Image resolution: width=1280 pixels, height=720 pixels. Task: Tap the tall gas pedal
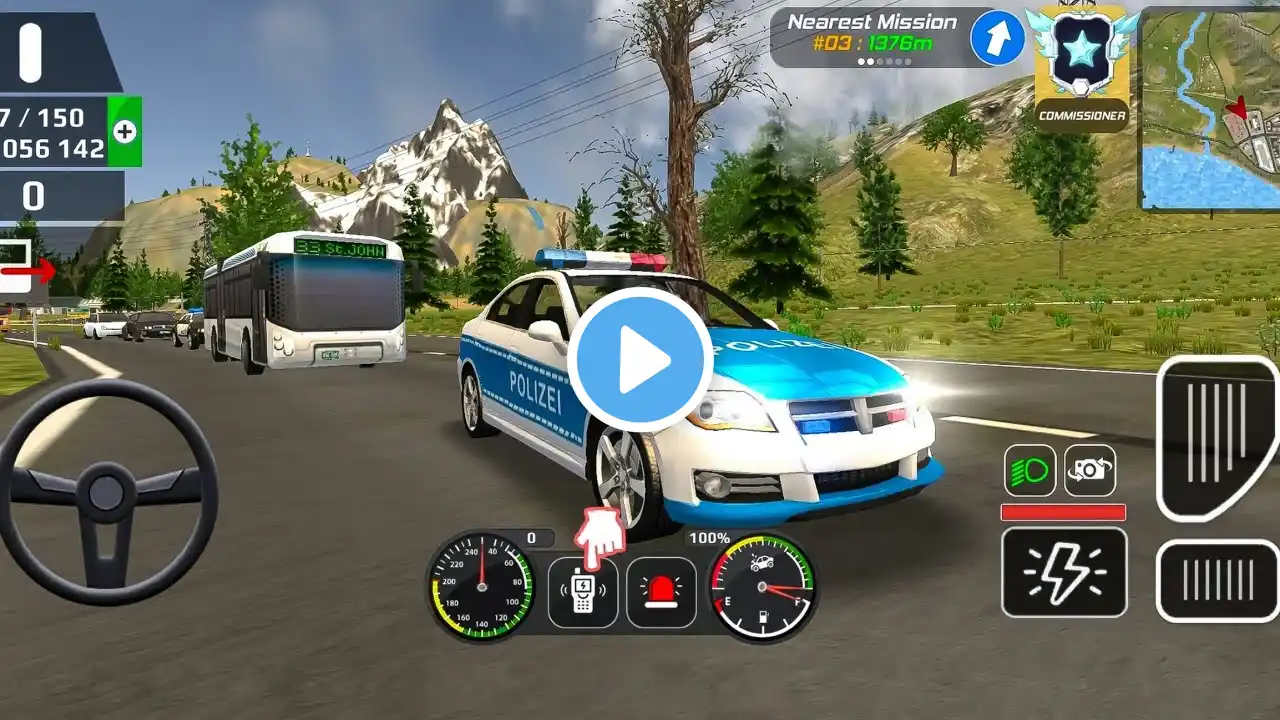(1217, 437)
